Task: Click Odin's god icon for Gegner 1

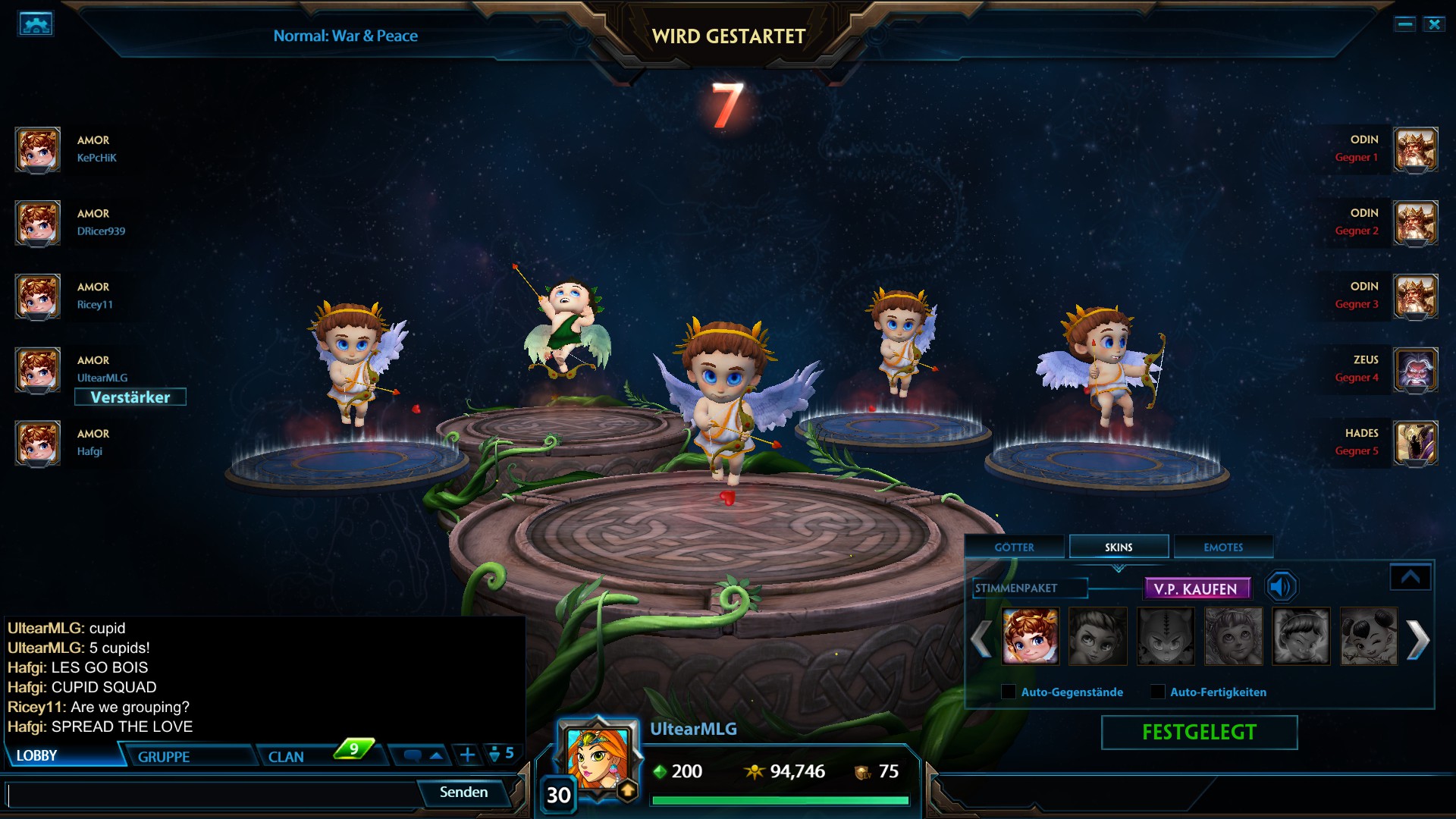Action: coord(1417,150)
